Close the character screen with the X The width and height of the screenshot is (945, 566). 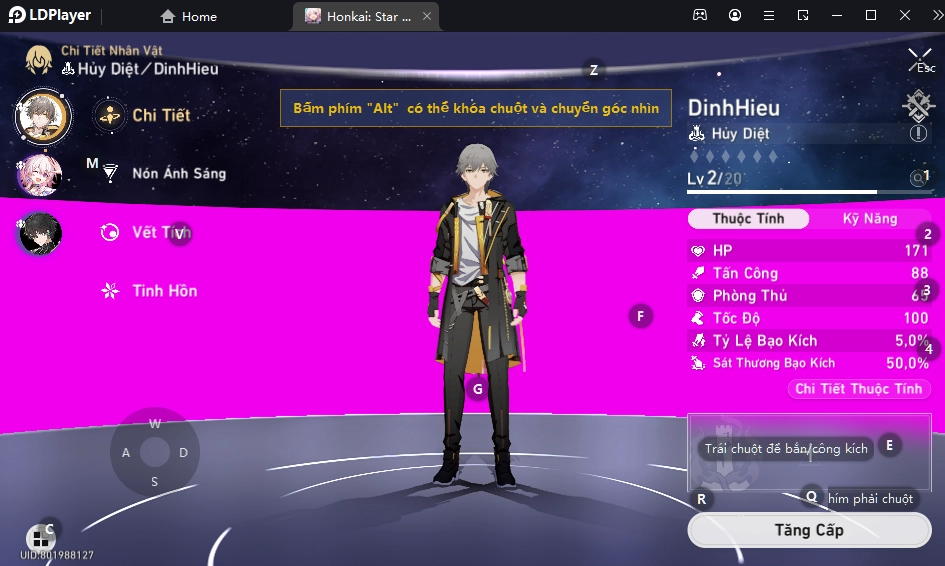pyautogui.click(x=919, y=58)
